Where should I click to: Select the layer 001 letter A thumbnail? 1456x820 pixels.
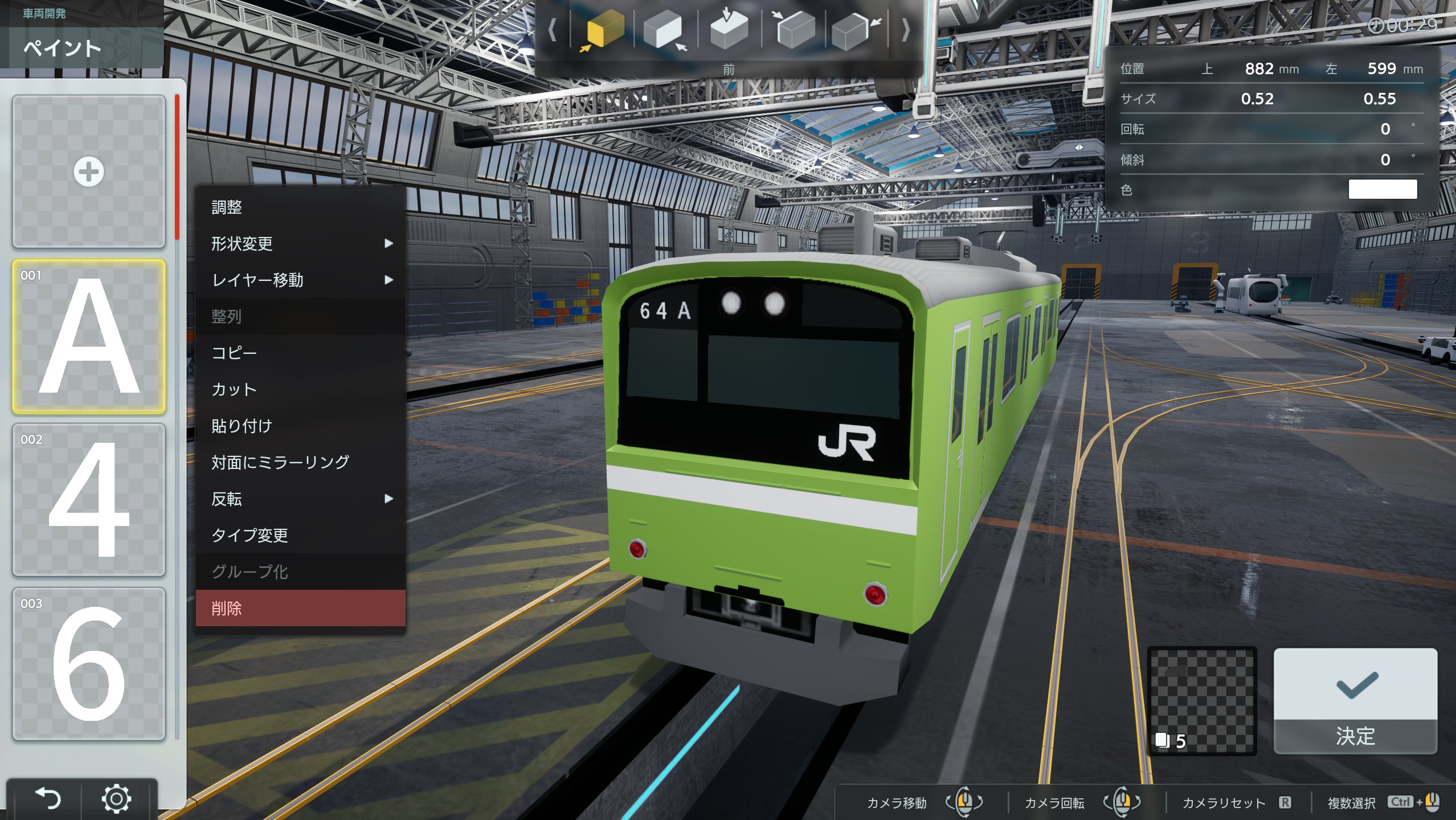pos(89,336)
